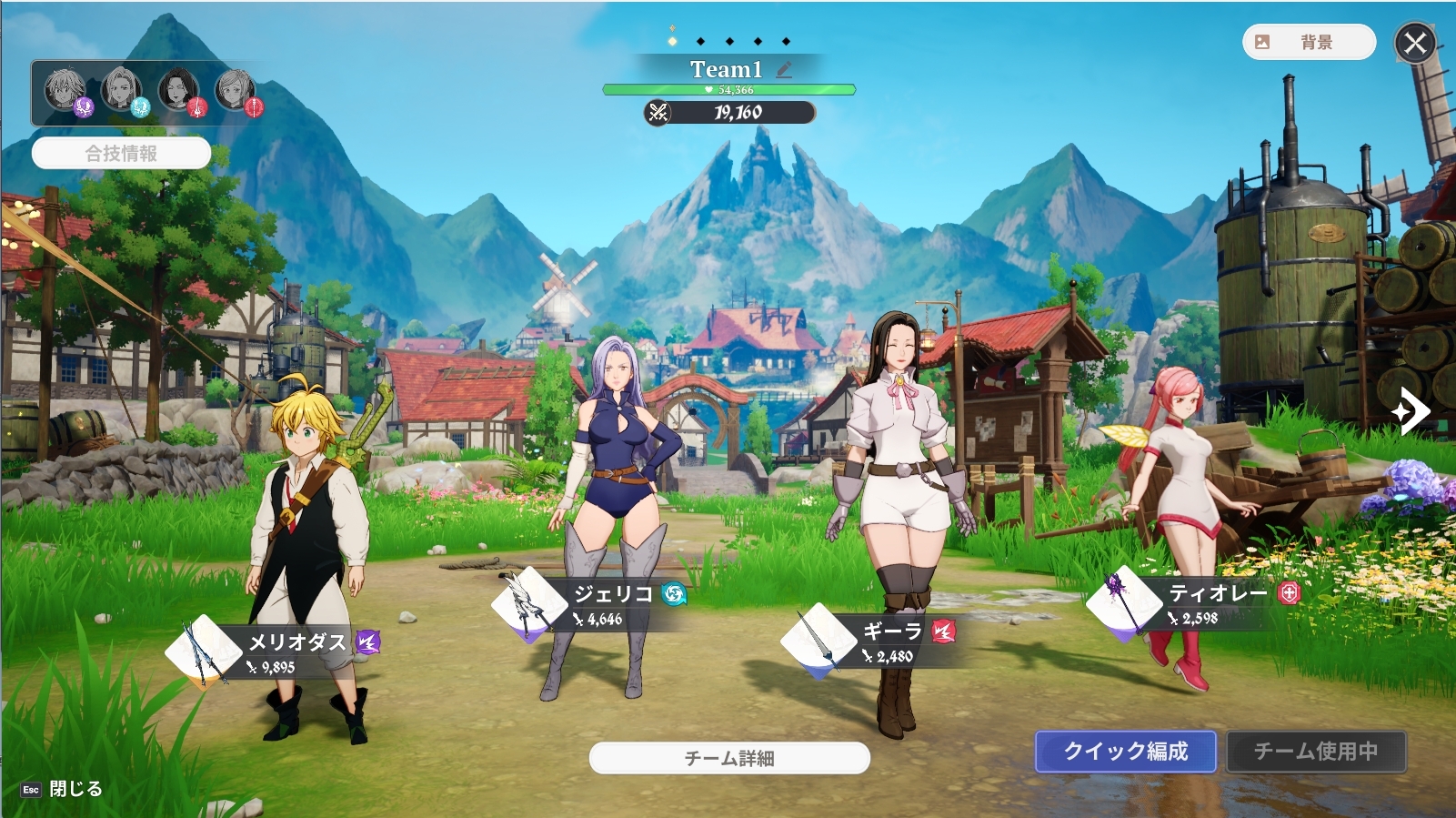Open the 背景 background selector

coord(1308,42)
